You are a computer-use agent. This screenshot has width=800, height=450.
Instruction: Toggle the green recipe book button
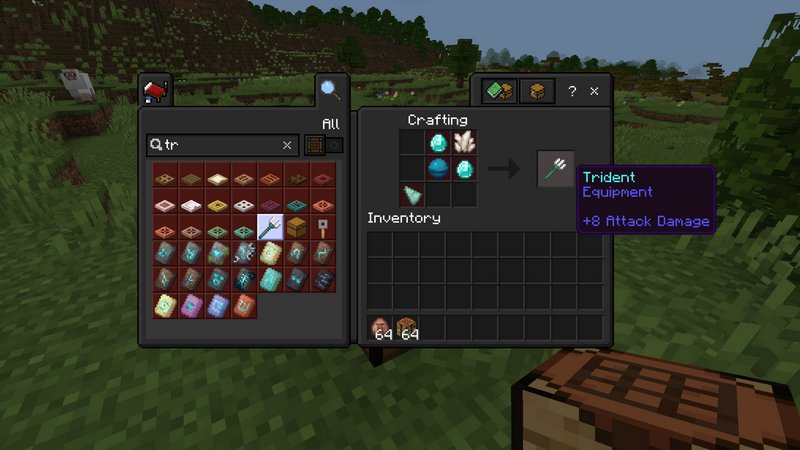pos(500,91)
